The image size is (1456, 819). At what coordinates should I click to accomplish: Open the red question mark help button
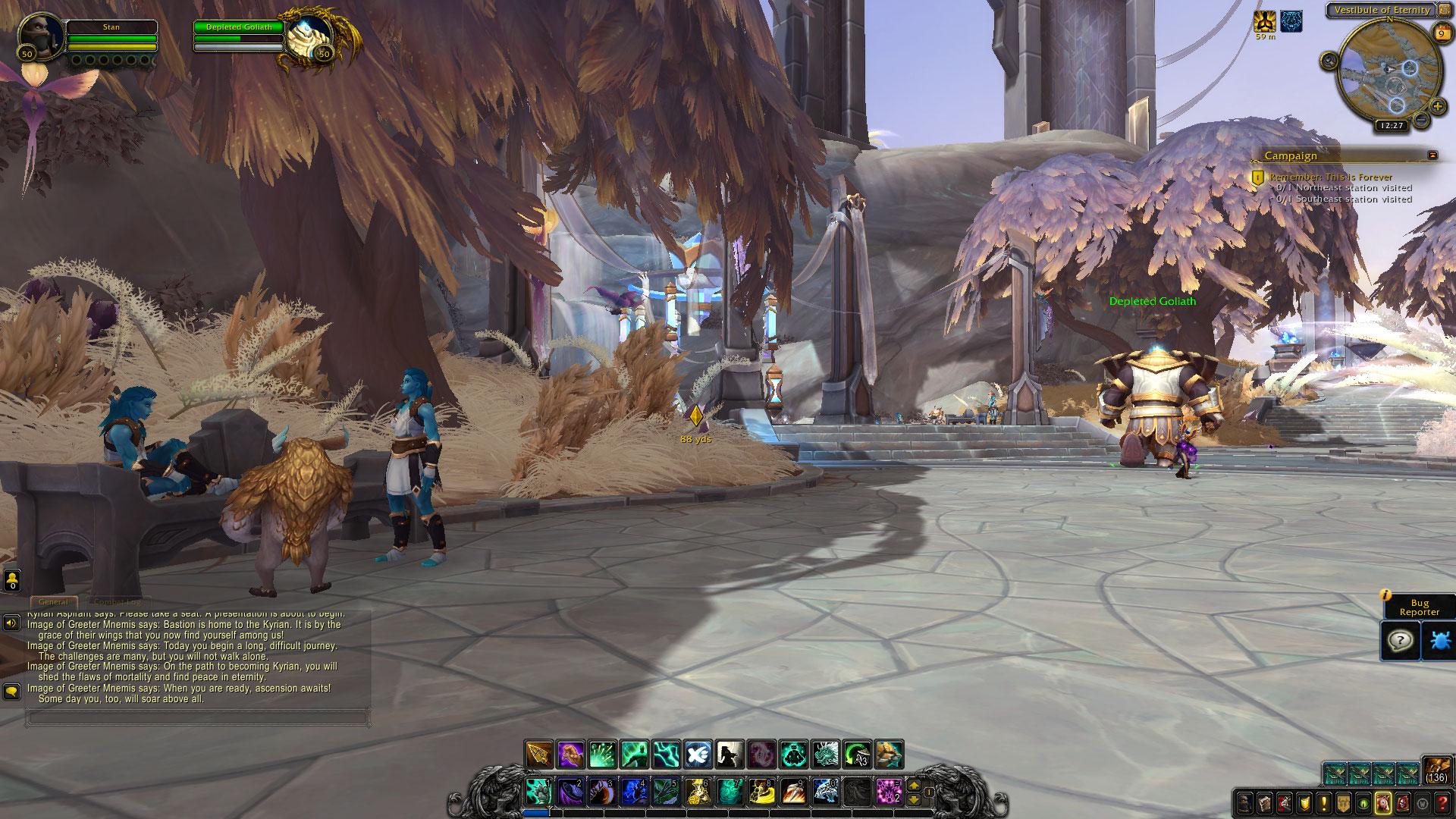click(x=1442, y=802)
